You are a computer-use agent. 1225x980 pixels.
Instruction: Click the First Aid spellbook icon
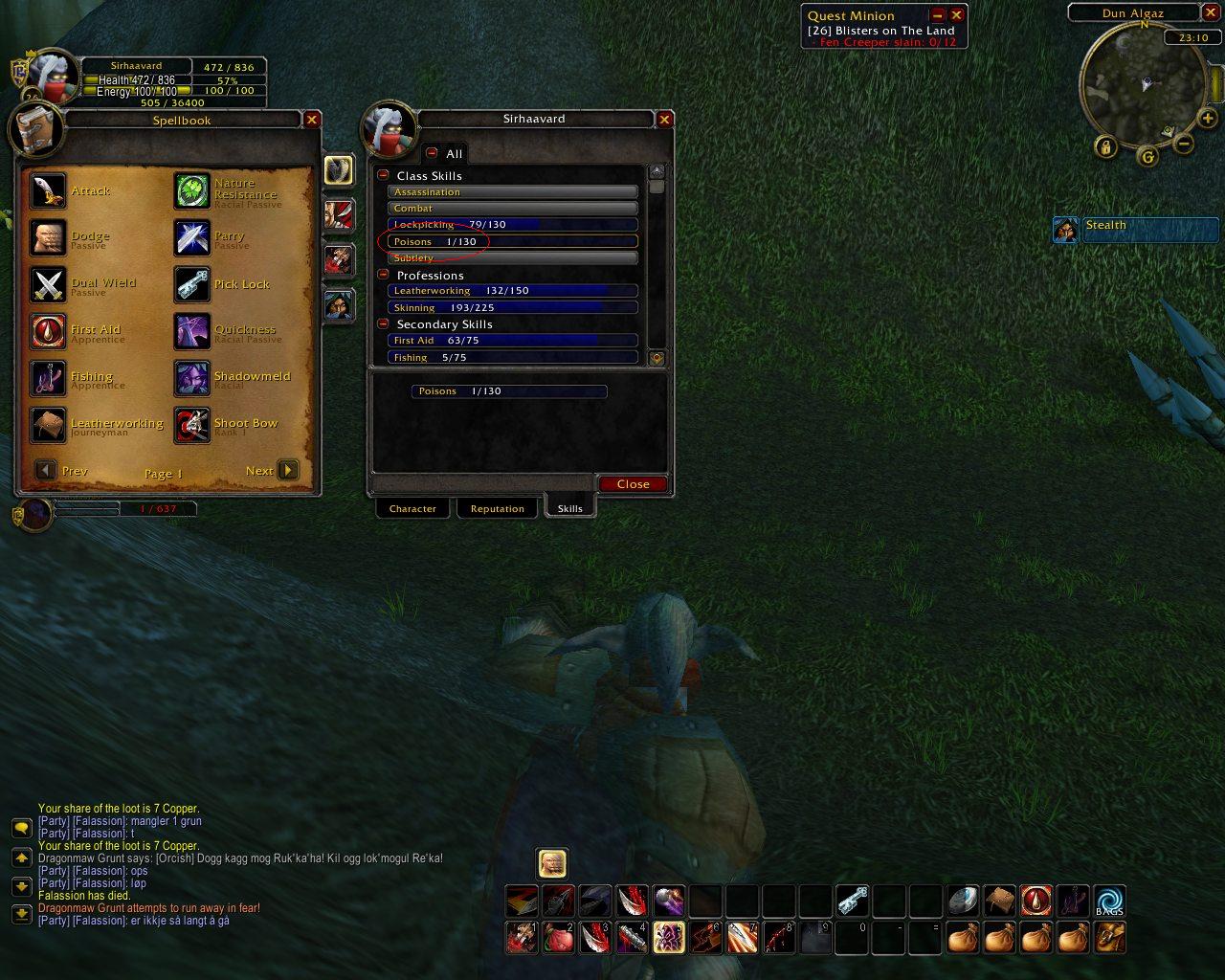[49, 331]
